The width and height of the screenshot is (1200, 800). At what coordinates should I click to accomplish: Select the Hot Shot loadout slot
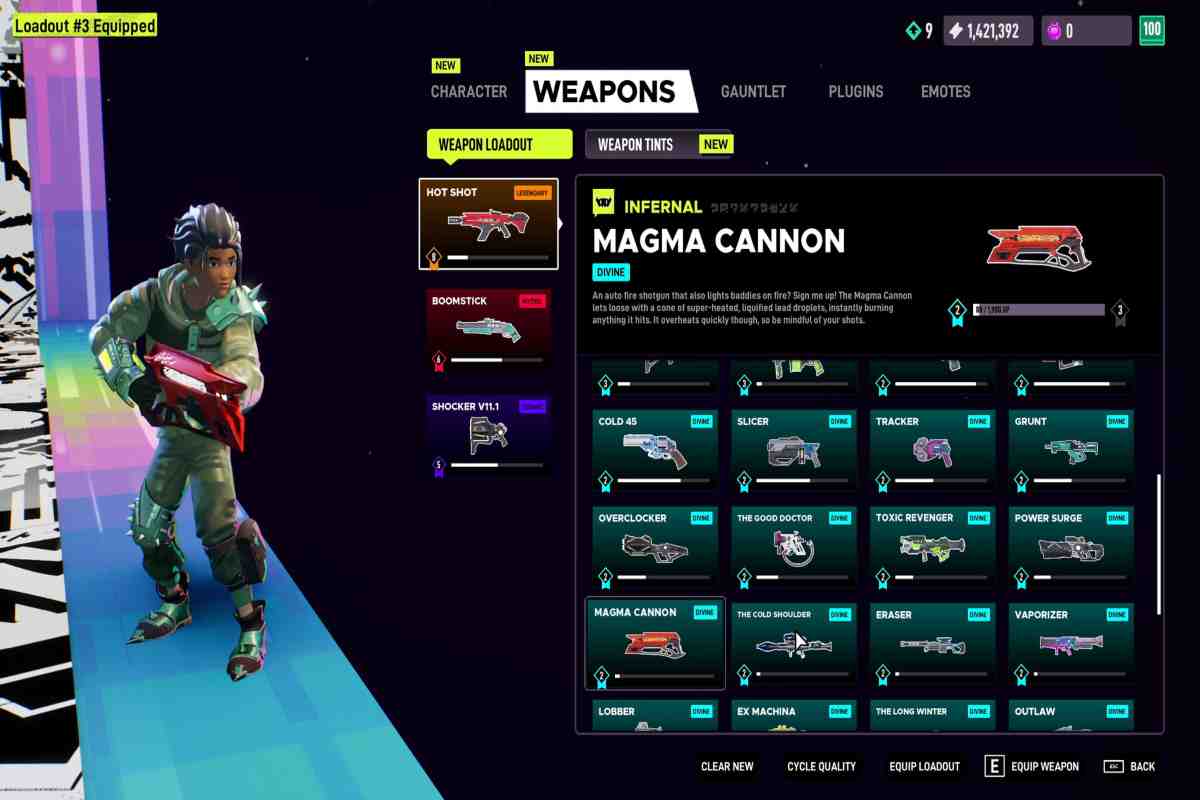coord(488,224)
